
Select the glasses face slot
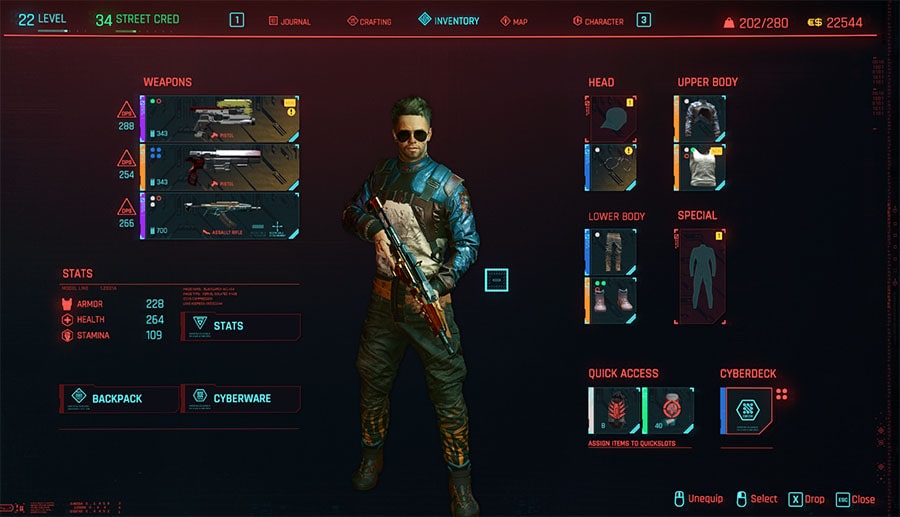click(x=611, y=166)
